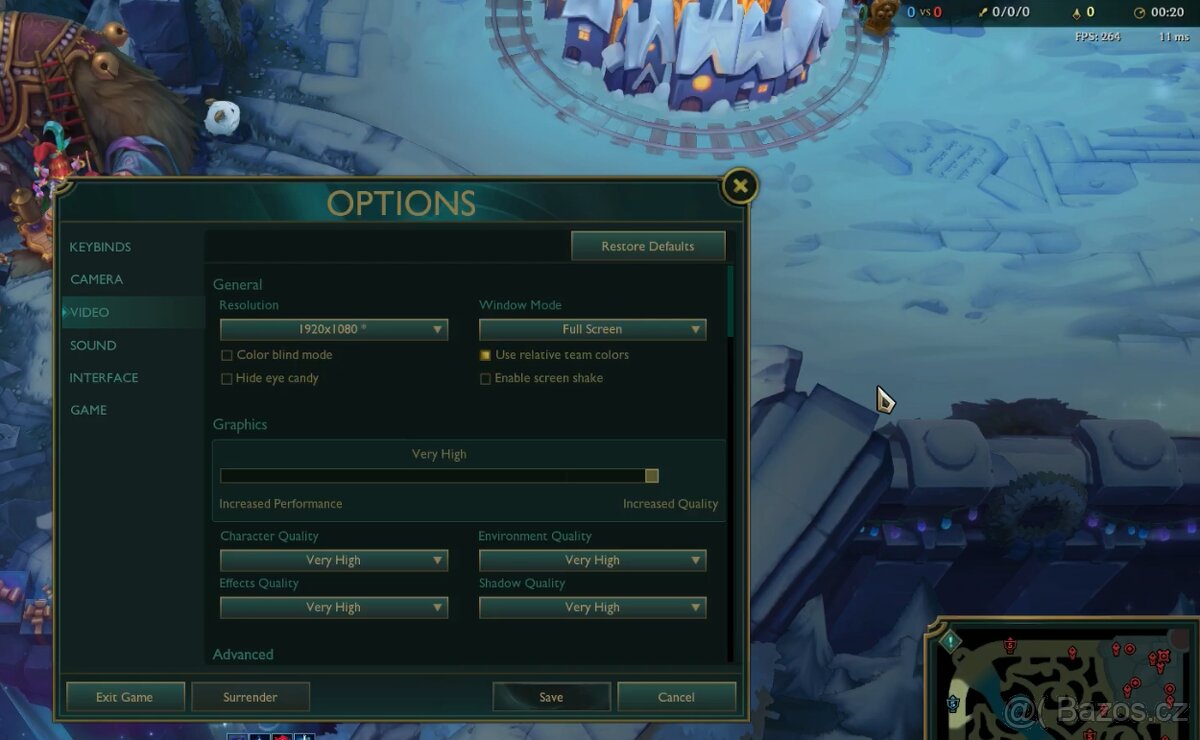
Task: Click the minimap in the corner
Action: tap(1065, 679)
